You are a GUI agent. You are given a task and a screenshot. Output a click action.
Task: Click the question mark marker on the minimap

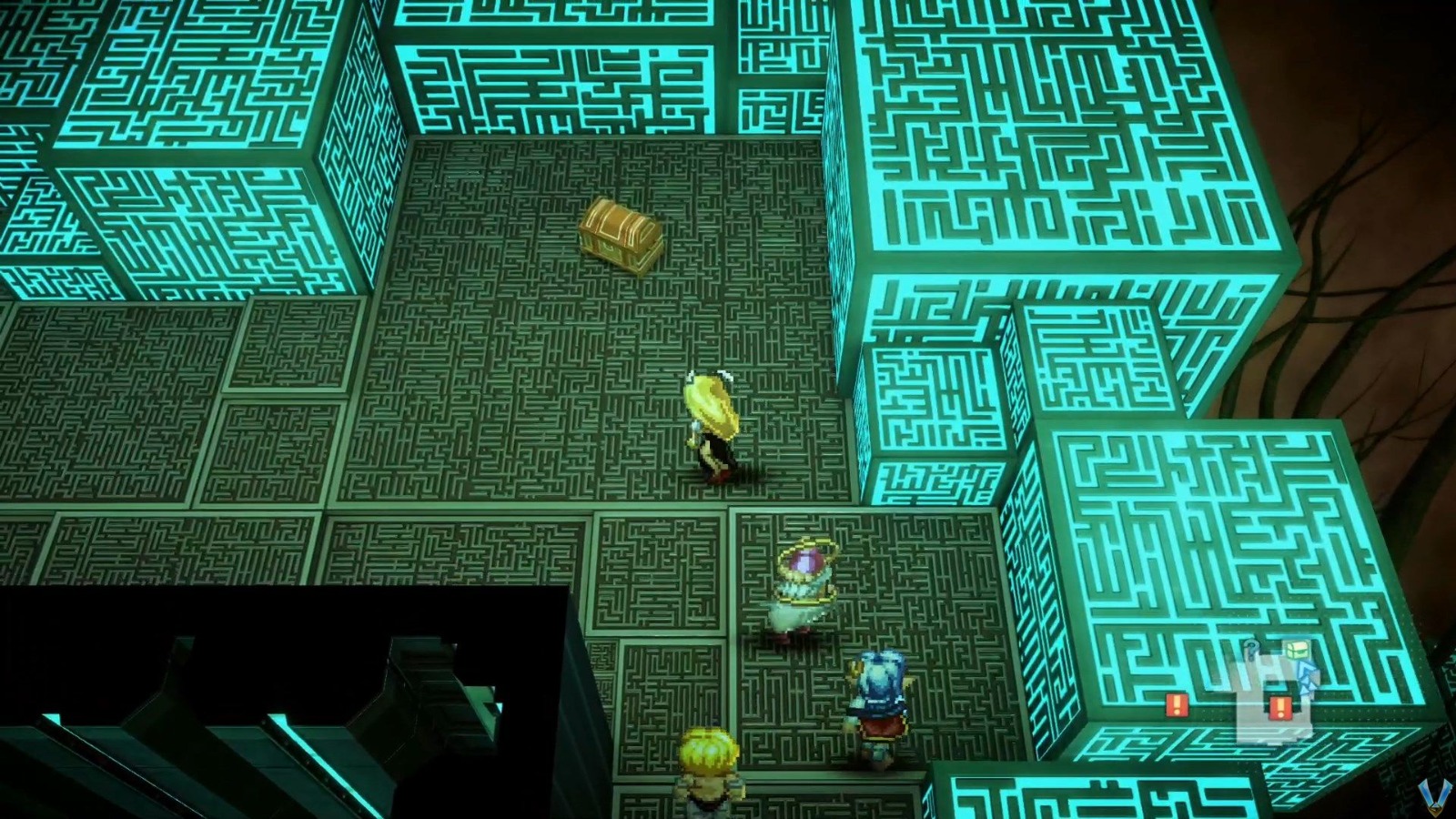click(1252, 649)
